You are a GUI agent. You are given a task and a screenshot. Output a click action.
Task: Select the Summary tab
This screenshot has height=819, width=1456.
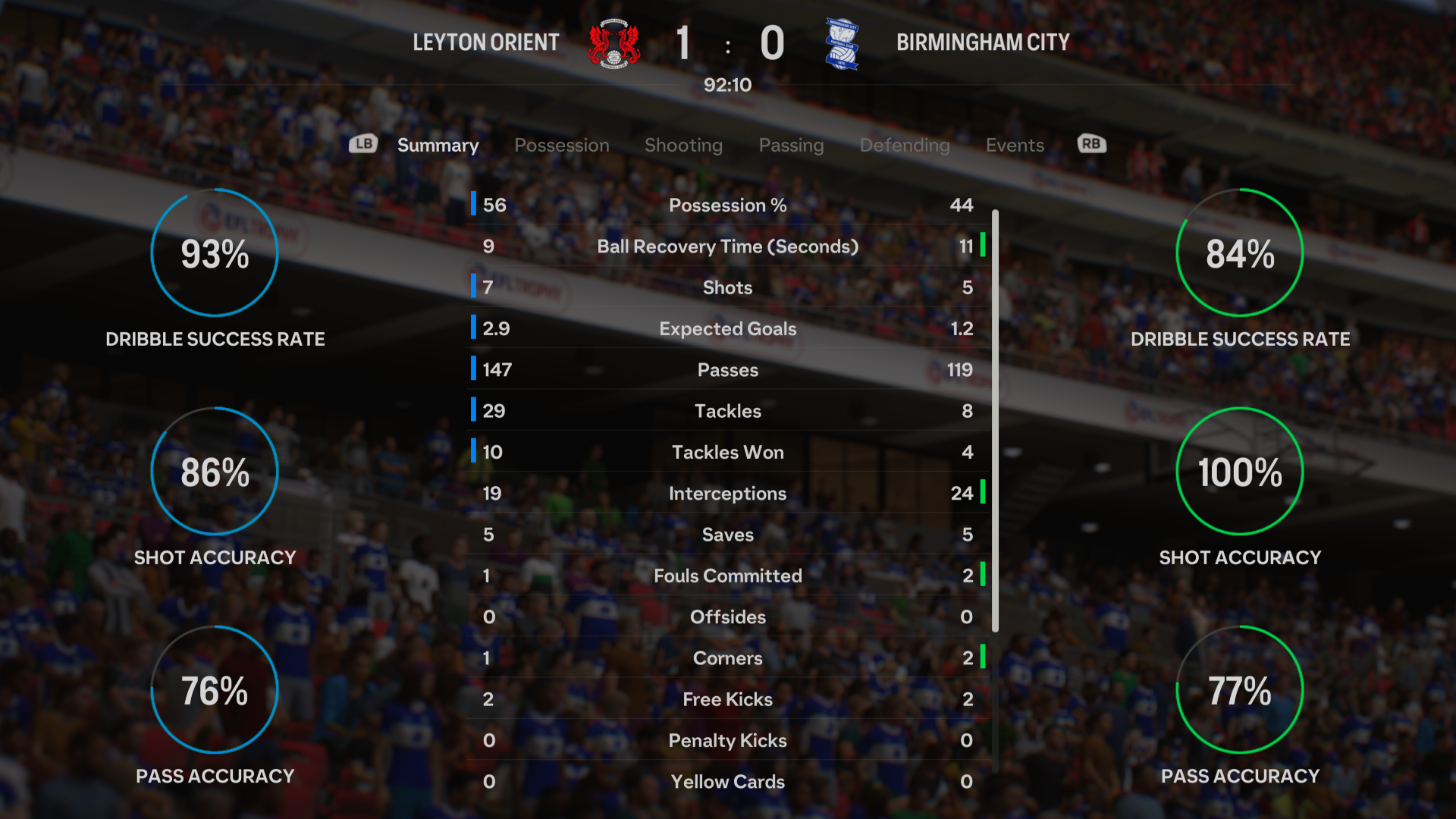(x=438, y=145)
